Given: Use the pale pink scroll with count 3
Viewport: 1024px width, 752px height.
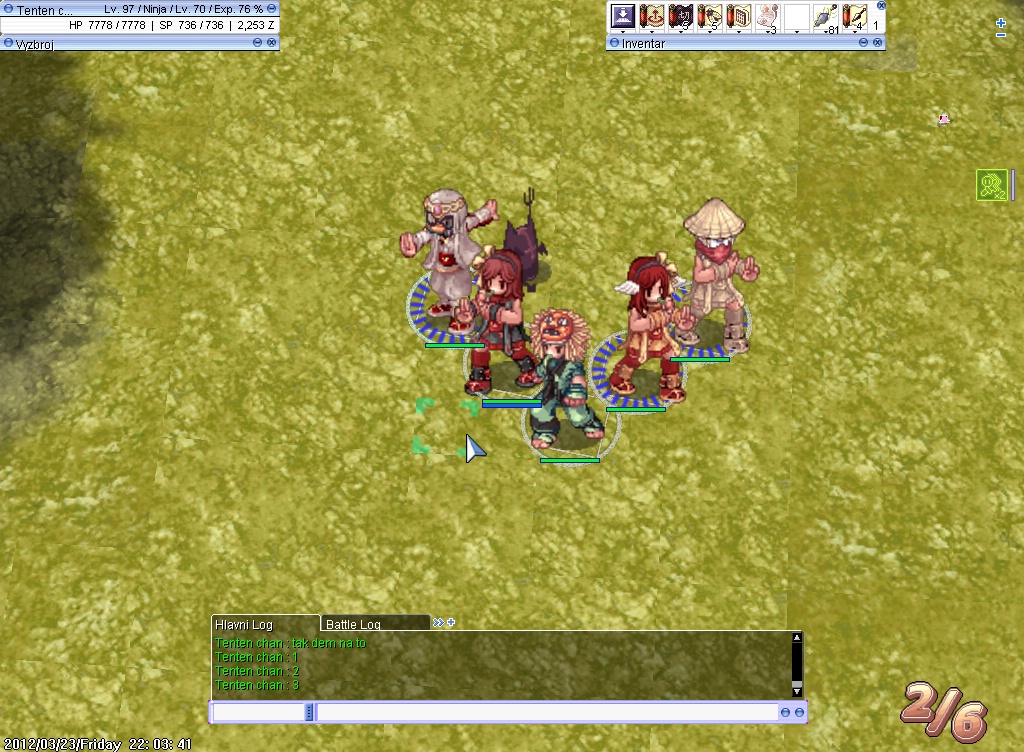Looking at the screenshot, I should [767, 17].
